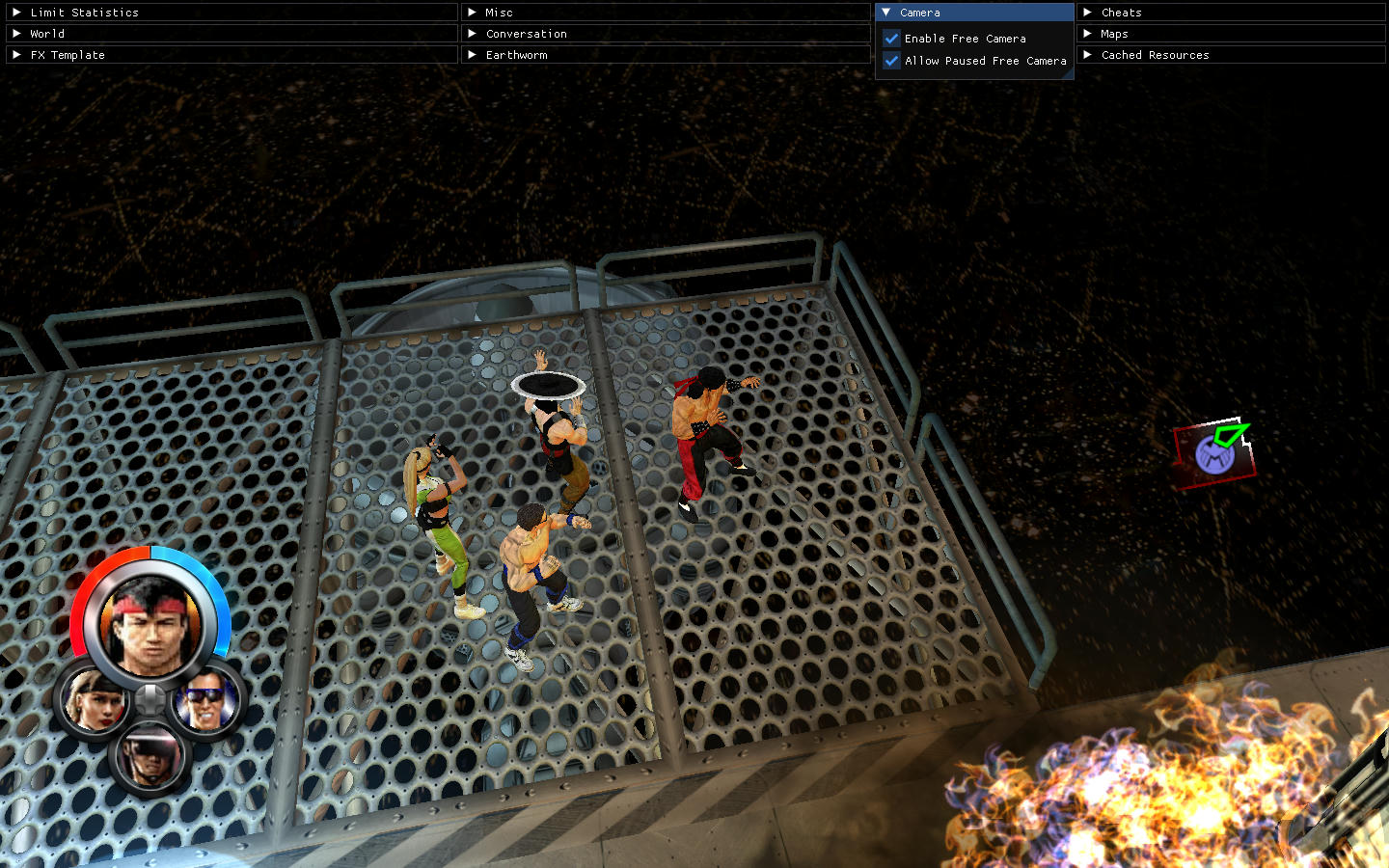Select the red-headband fighter's main portrait
Screen dimensions: 1389x868
(x=150, y=623)
